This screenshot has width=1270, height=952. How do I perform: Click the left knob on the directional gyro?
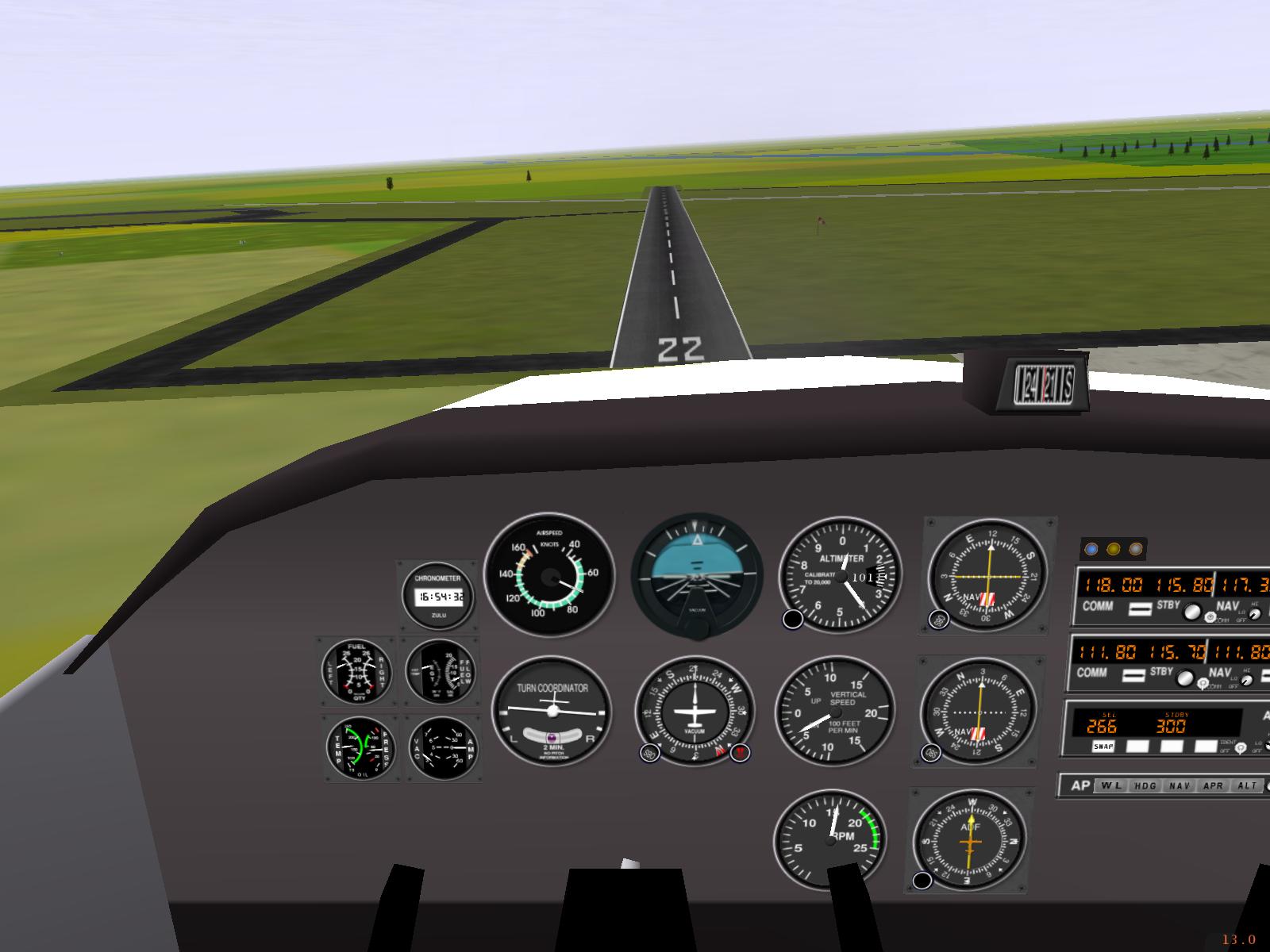(x=648, y=753)
